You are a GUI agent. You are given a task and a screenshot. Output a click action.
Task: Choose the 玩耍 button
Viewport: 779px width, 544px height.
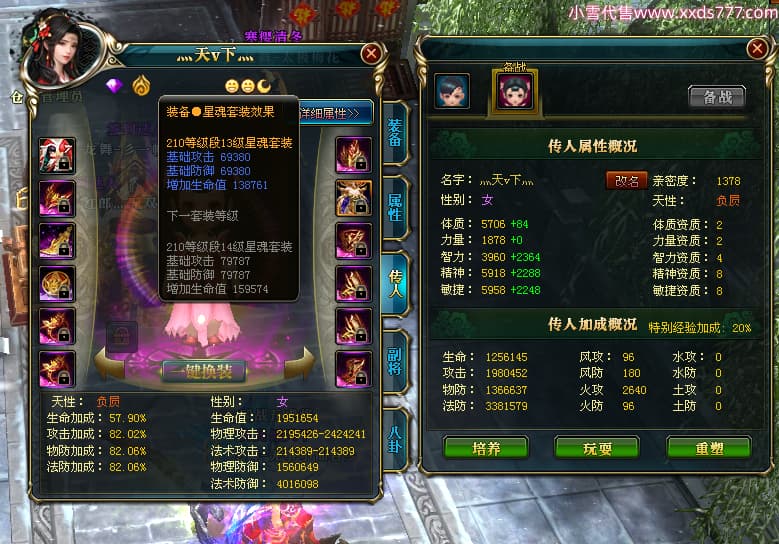tap(596, 447)
